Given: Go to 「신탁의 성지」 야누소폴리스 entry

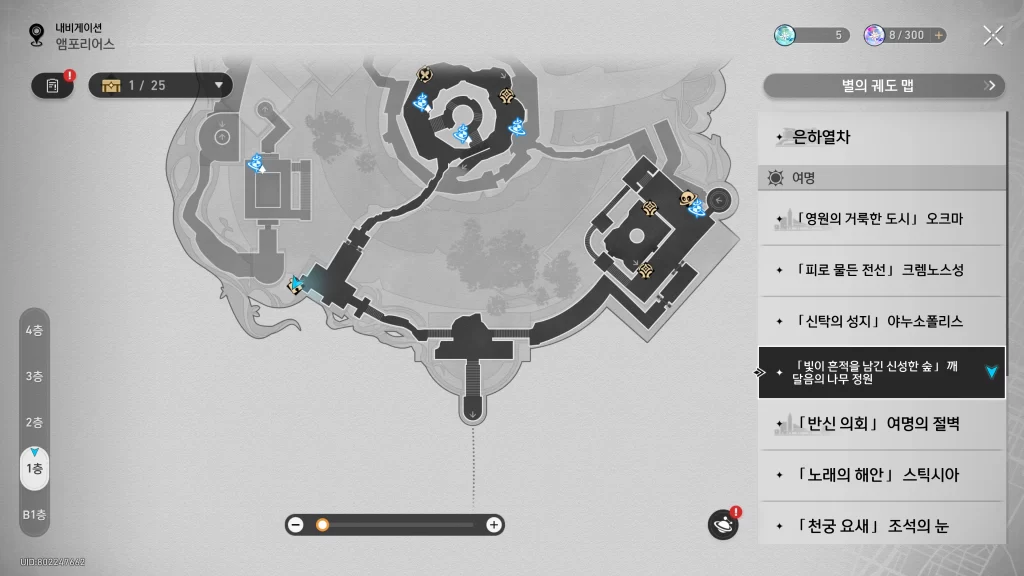Looking at the screenshot, I should 880,321.
